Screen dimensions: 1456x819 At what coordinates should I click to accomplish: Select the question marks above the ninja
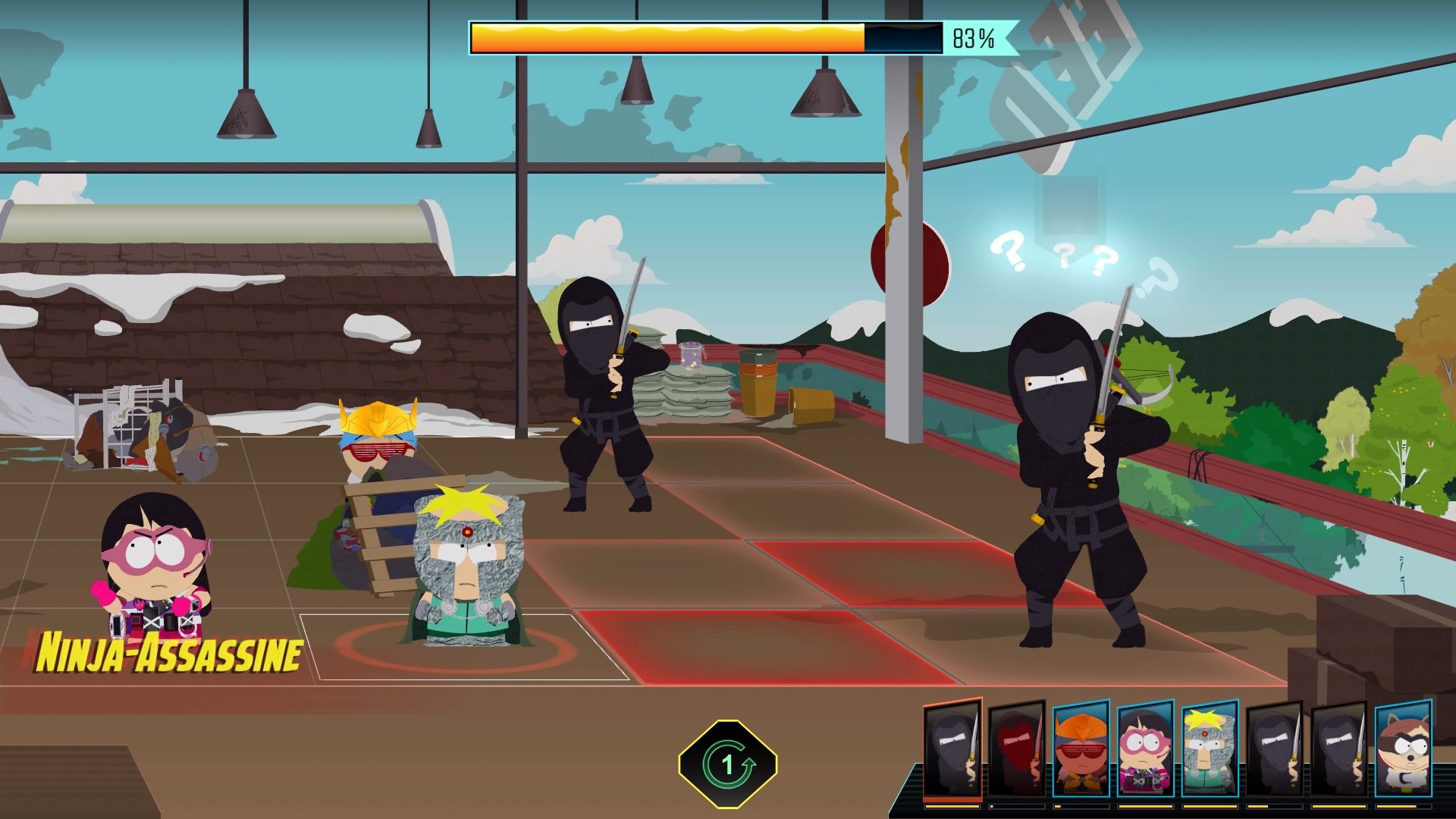(x=1054, y=258)
